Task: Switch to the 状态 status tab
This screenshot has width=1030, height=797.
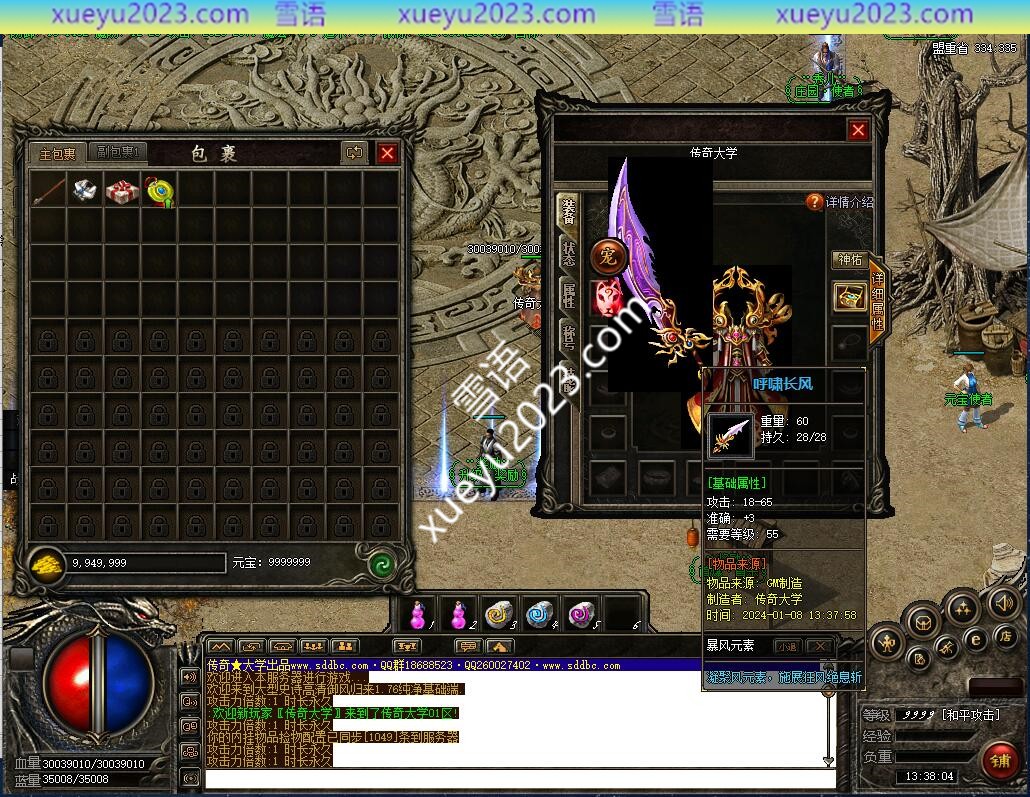Action: 568,252
